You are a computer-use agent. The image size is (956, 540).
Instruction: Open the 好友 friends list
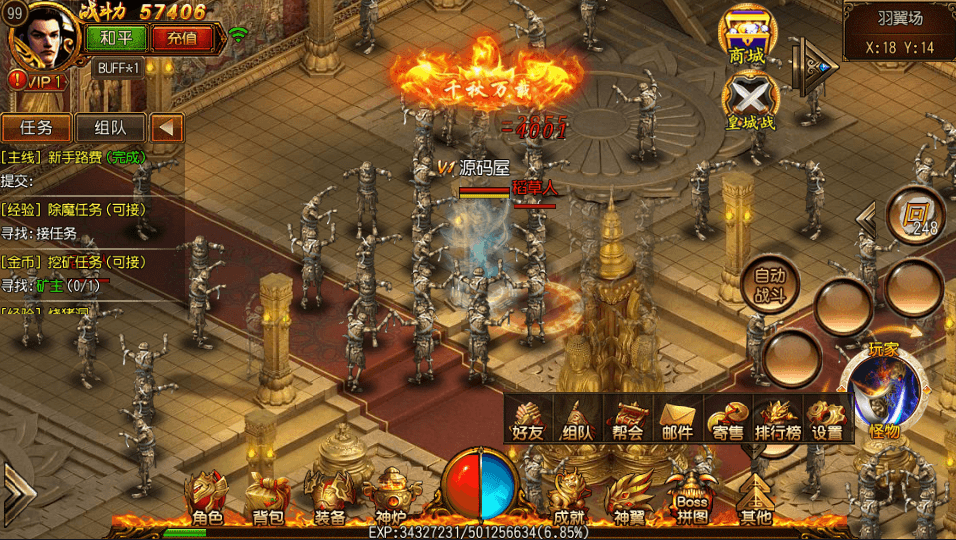[527, 418]
